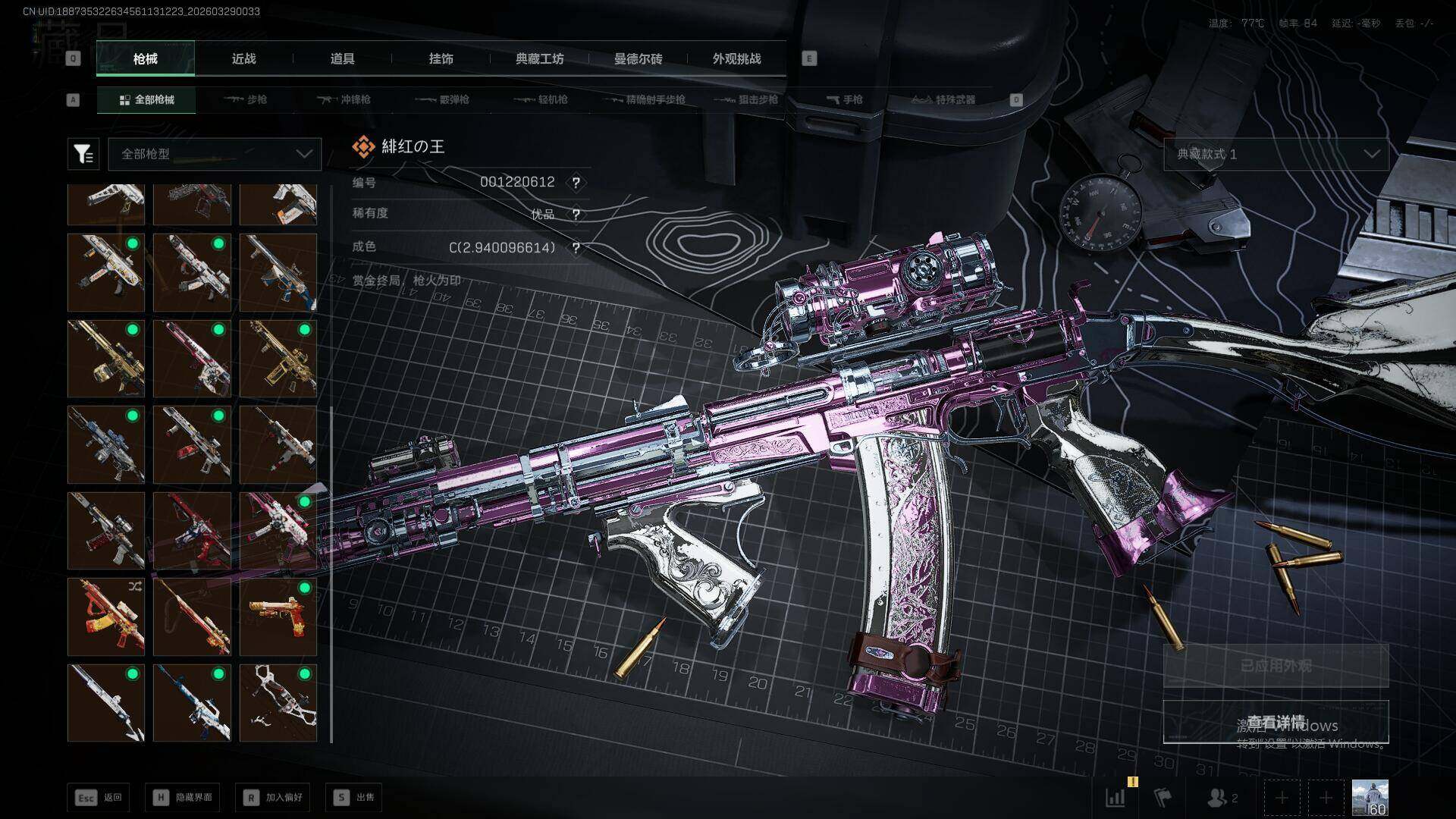Switch to the 近战 melee tab
The image size is (1456, 819).
tap(243, 58)
